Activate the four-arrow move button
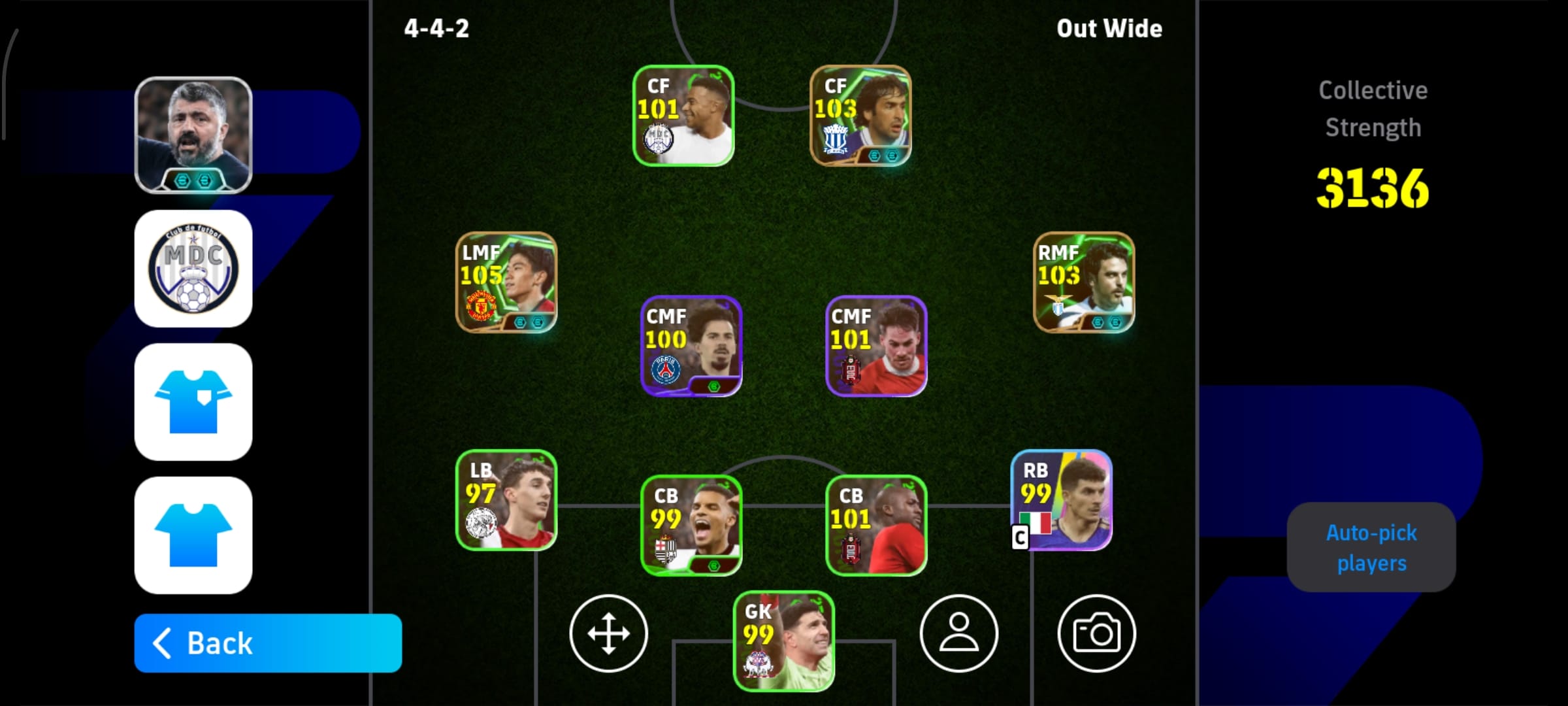The height and width of the screenshot is (706, 1568). (x=608, y=633)
